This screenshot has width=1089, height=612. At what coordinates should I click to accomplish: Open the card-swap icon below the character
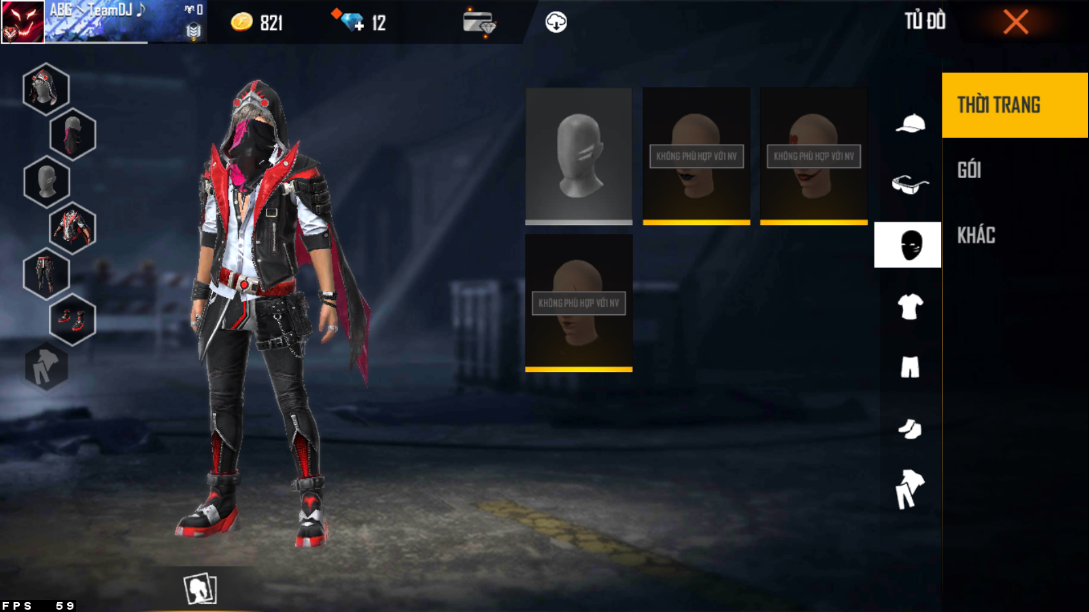[x=201, y=589]
